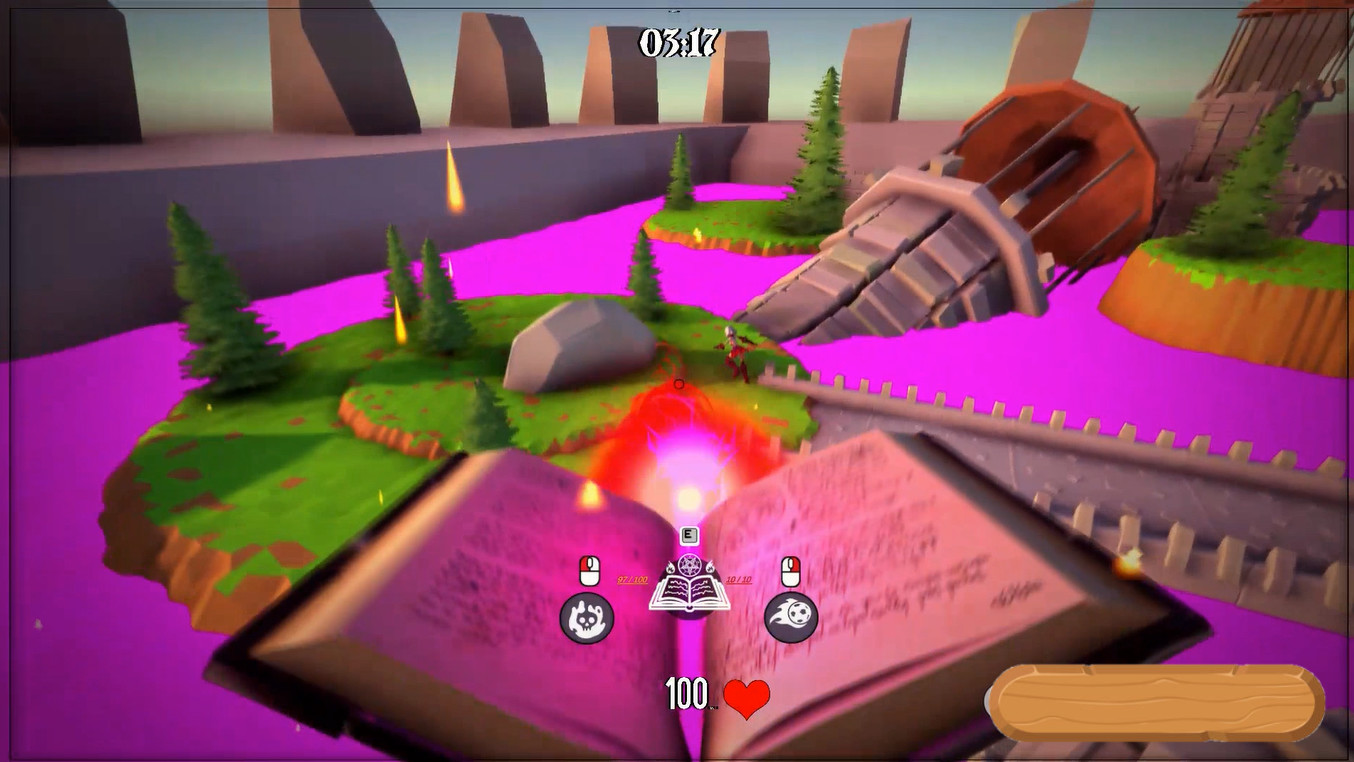Click the left mouse button indicator
Image resolution: width=1354 pixels, height=762 pixels.
point(588,570)
